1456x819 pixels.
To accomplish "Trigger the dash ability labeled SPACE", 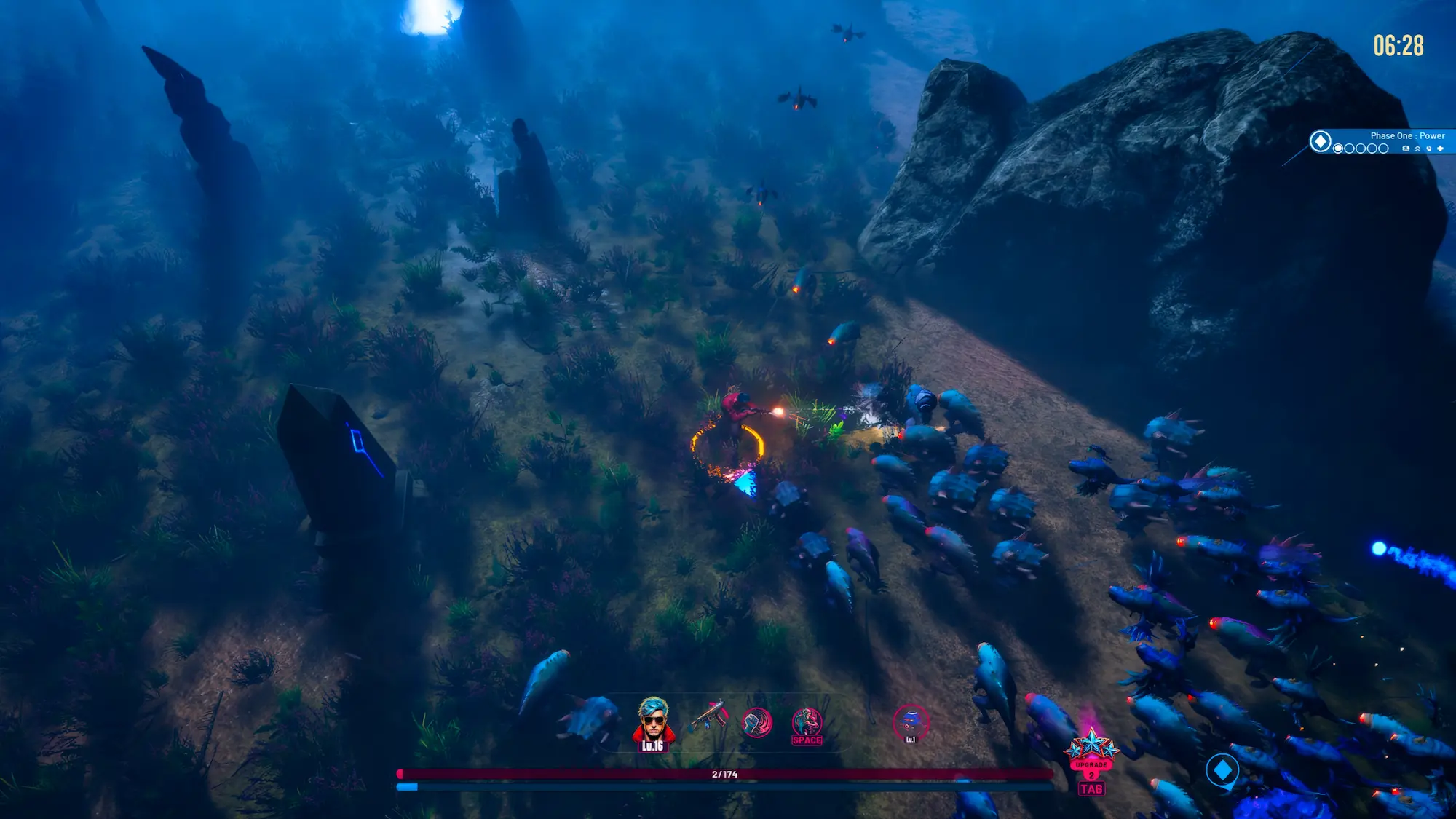I will tap(807, 724).
